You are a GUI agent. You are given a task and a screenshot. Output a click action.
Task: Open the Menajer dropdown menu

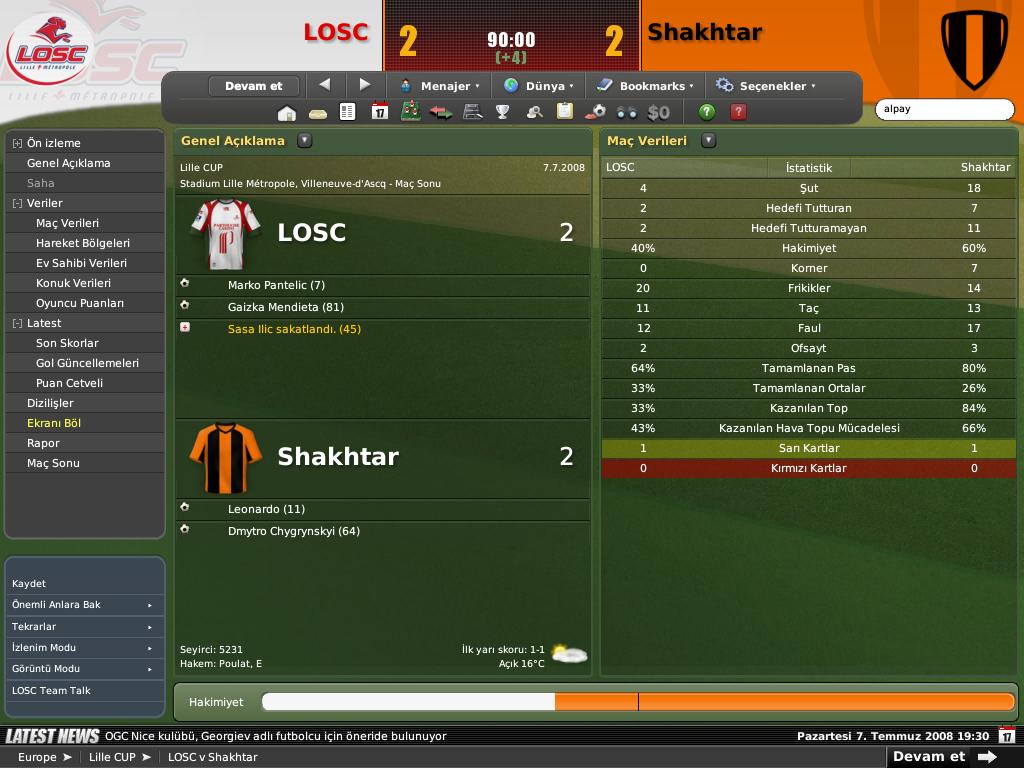pos(440,86)
